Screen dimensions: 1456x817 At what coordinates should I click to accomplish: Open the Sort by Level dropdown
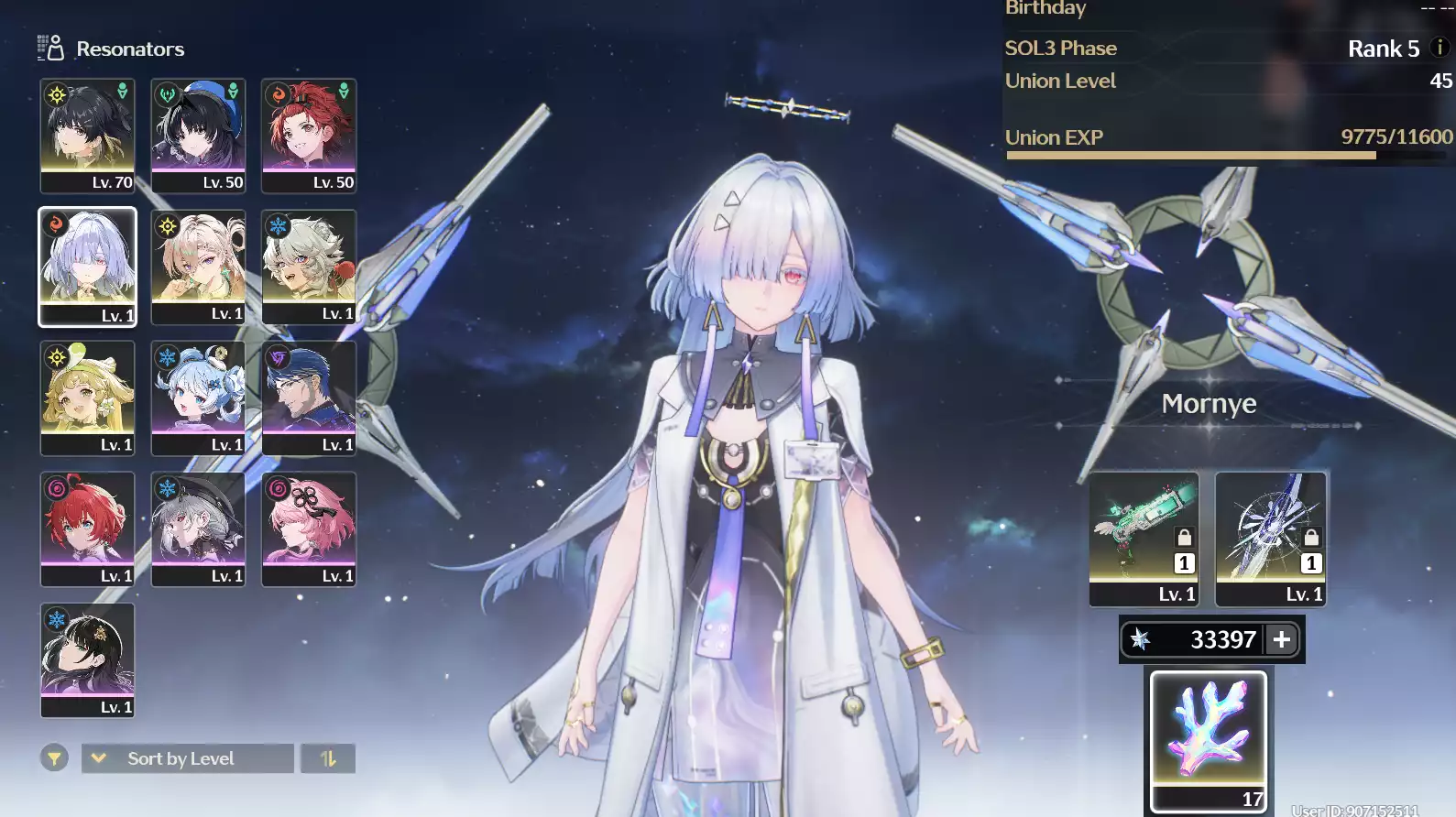187,758
